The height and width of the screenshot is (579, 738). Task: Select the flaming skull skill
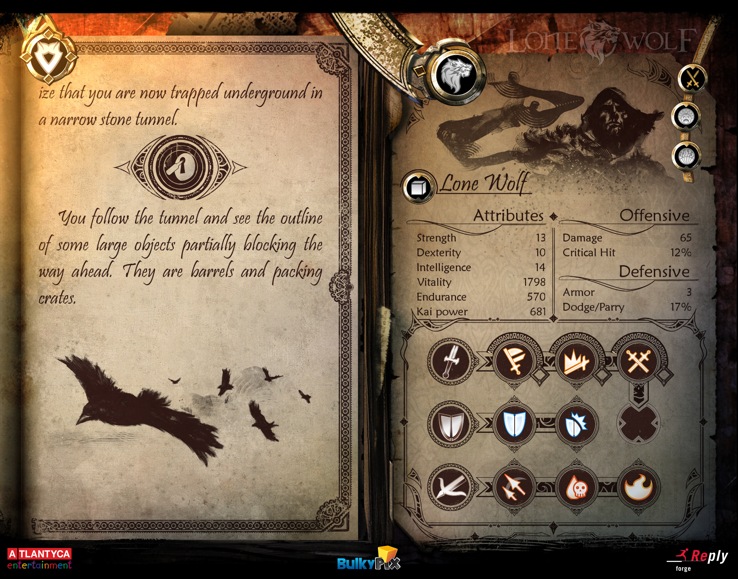pos(577,487)
